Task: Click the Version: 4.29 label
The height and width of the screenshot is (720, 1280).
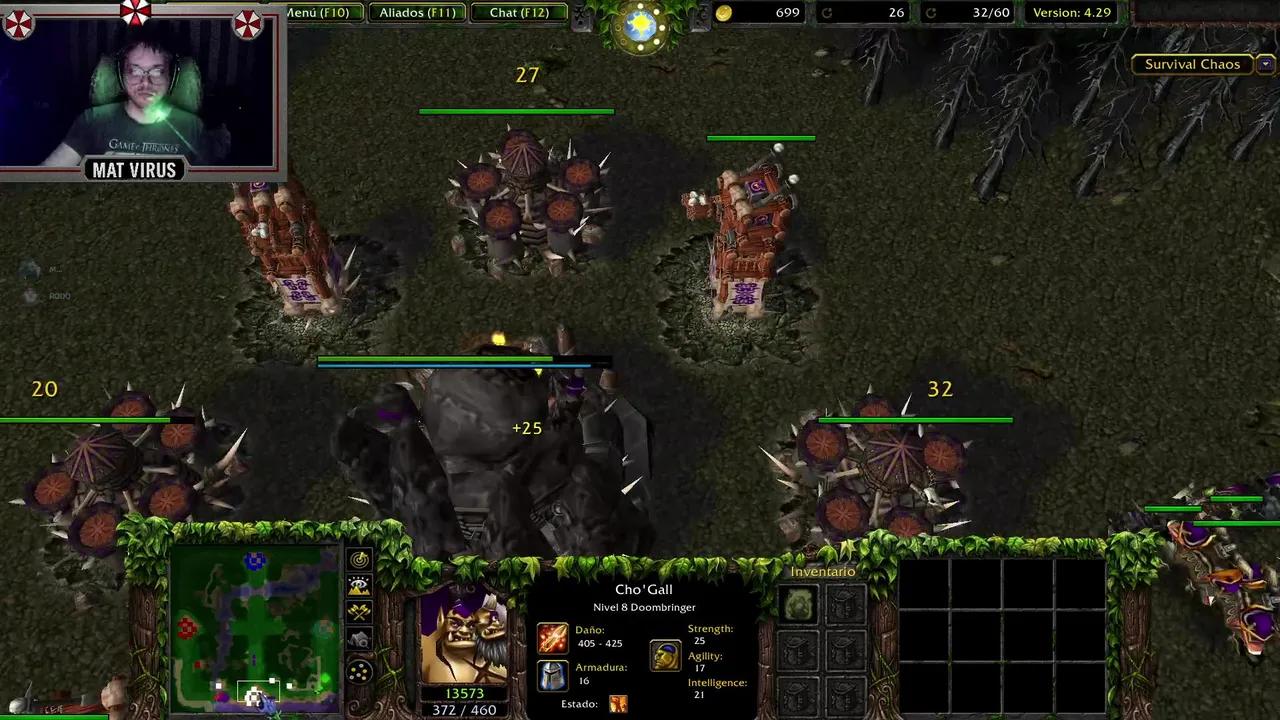Action: [x=1071, y=13]
